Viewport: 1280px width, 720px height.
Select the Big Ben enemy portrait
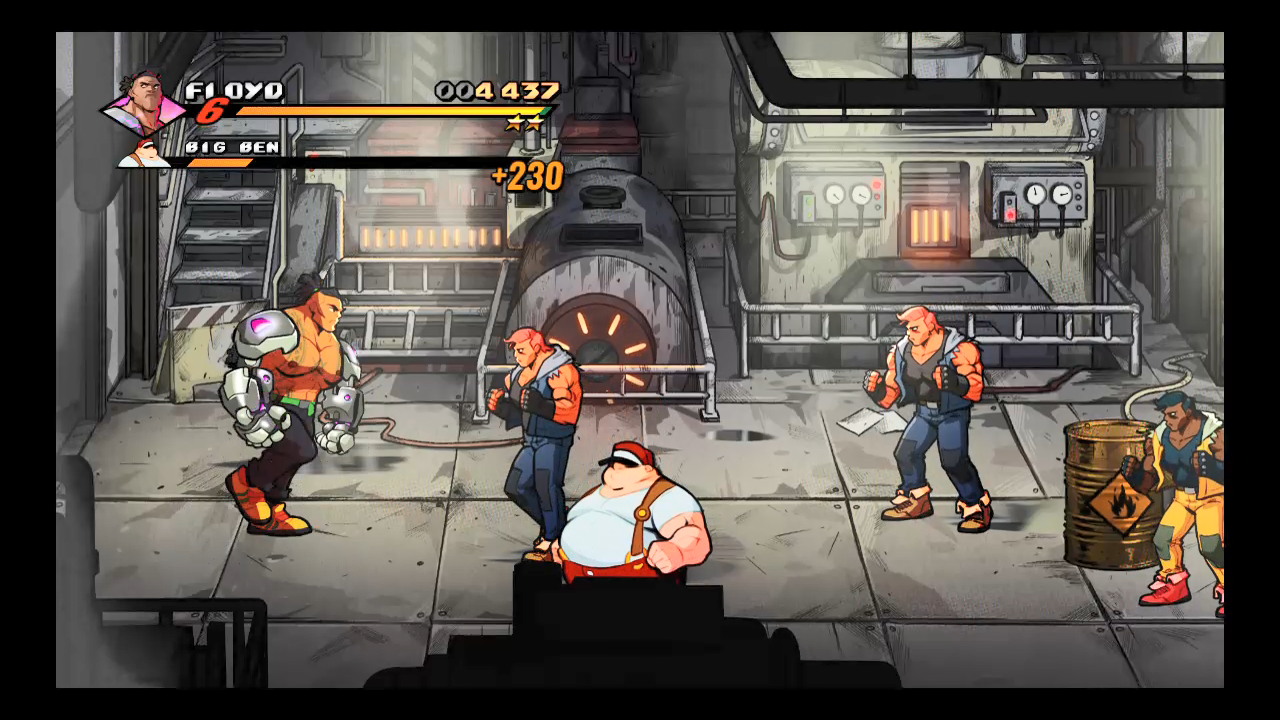pos(146,152)
